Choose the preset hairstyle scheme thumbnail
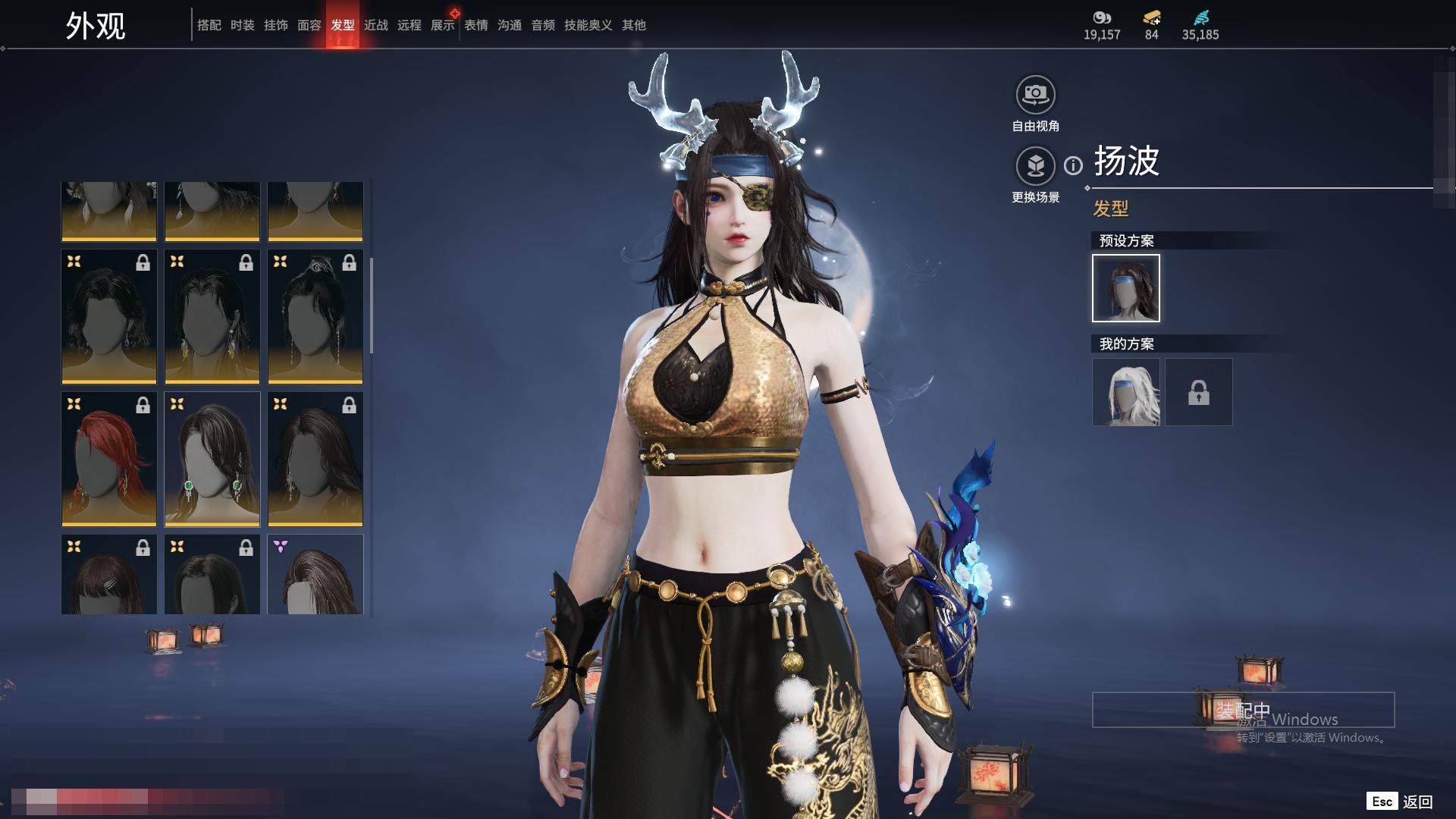 1125,288
